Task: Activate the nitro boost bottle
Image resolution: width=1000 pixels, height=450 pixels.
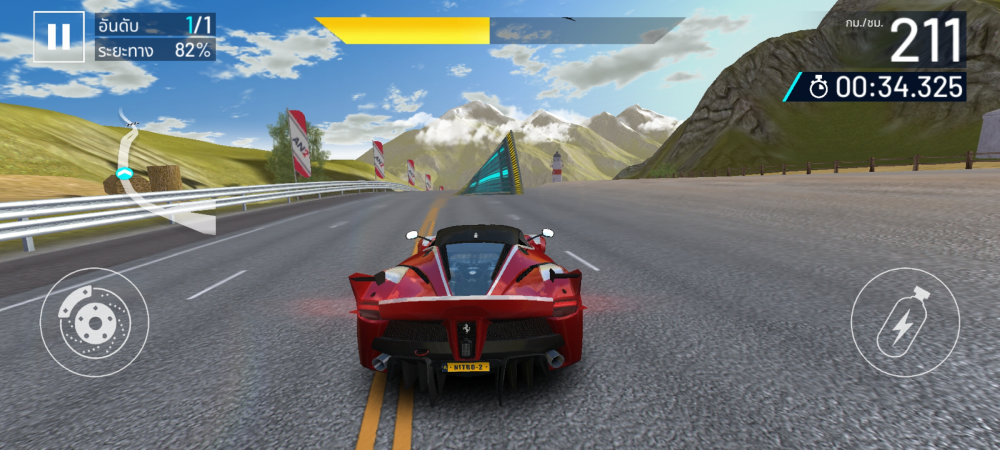Action: tap(904, 322)
